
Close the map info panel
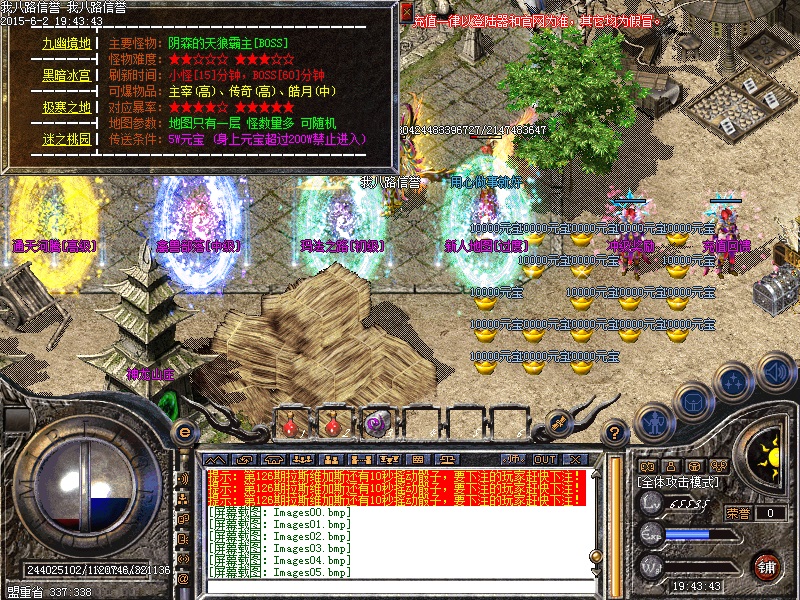pos(405,12)
